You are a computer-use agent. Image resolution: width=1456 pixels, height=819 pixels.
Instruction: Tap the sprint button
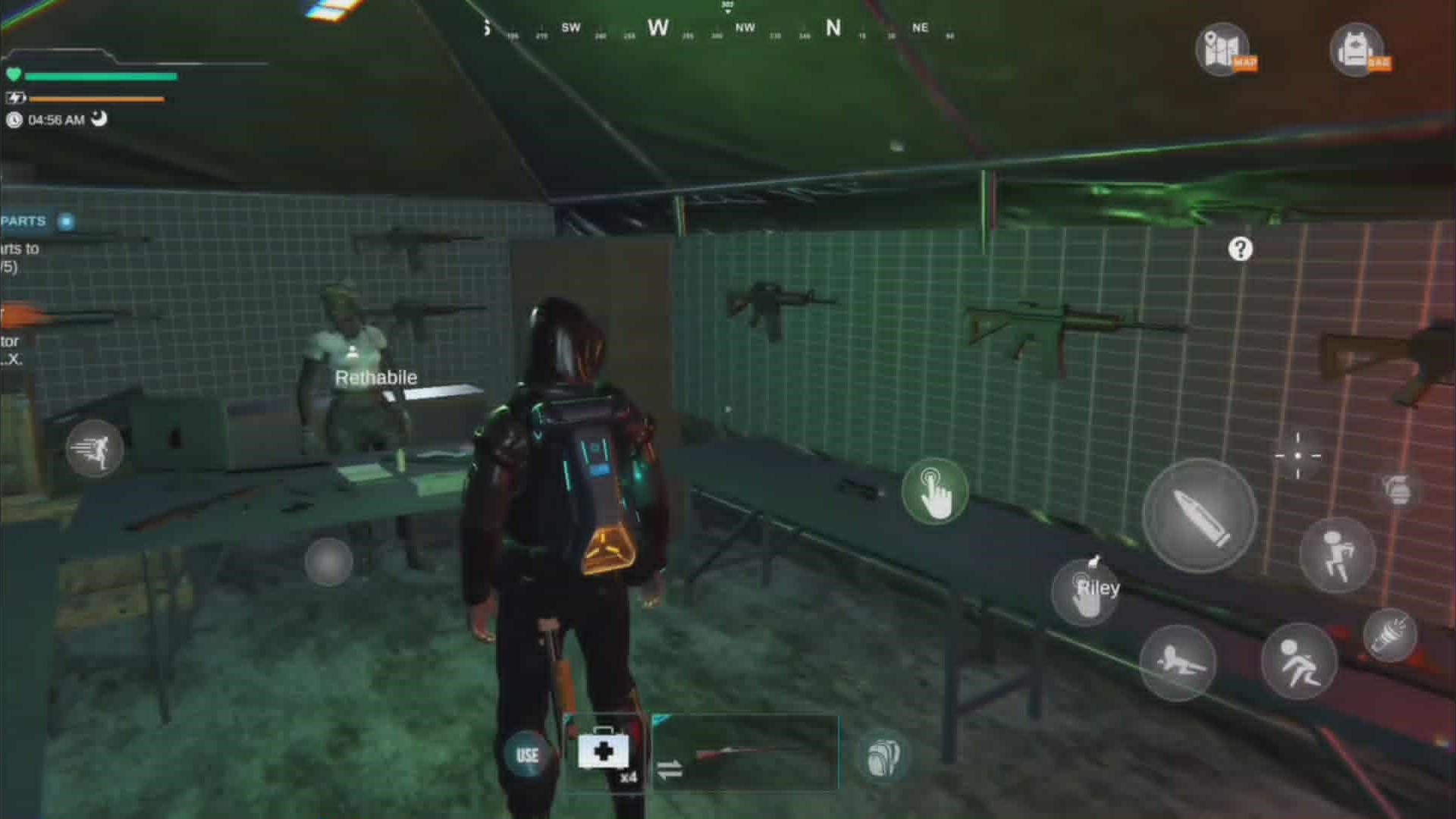coord(95,449)
